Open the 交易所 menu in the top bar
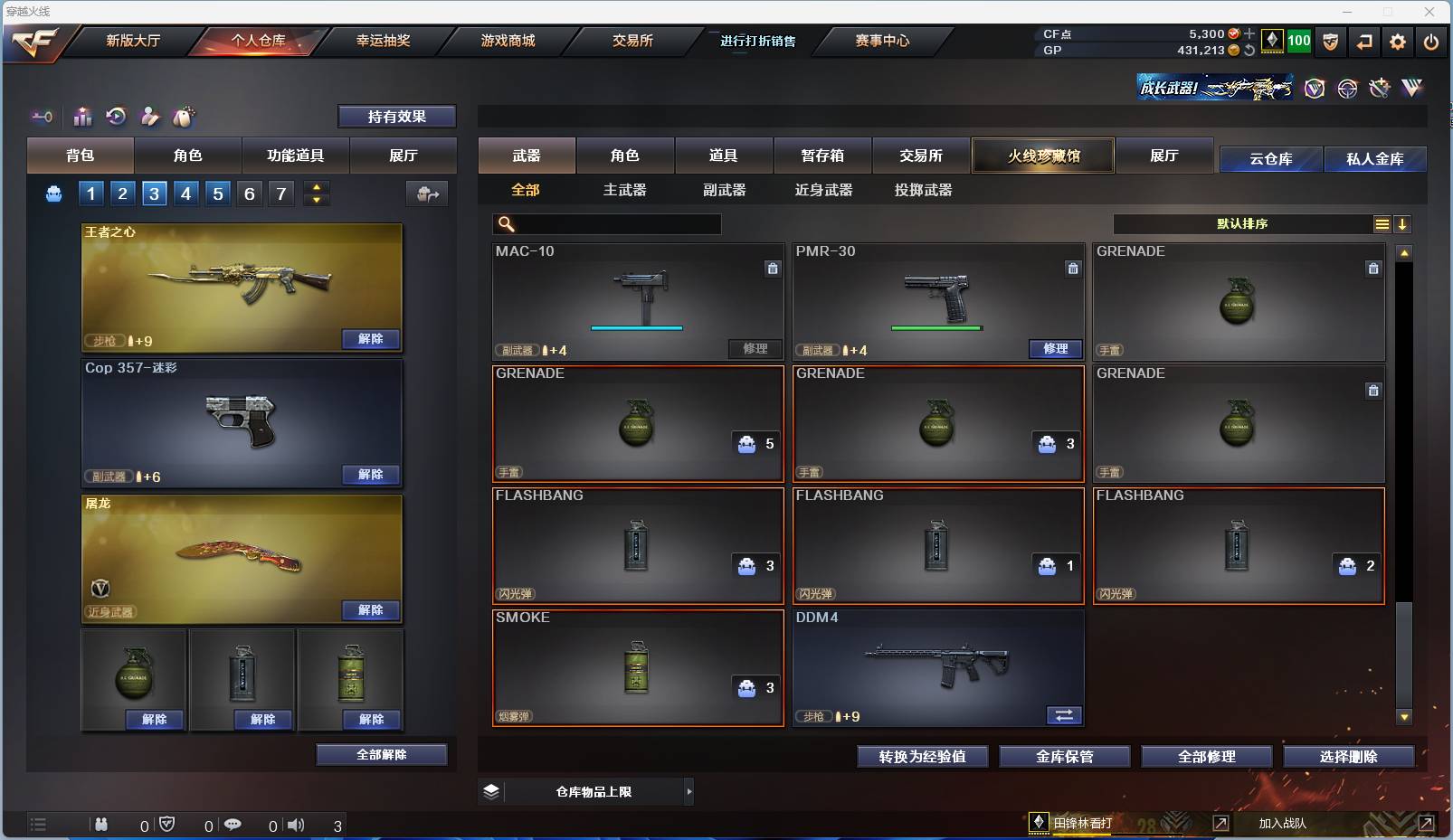This screenshot has width=1453, height=840. [x=632, y=41]
